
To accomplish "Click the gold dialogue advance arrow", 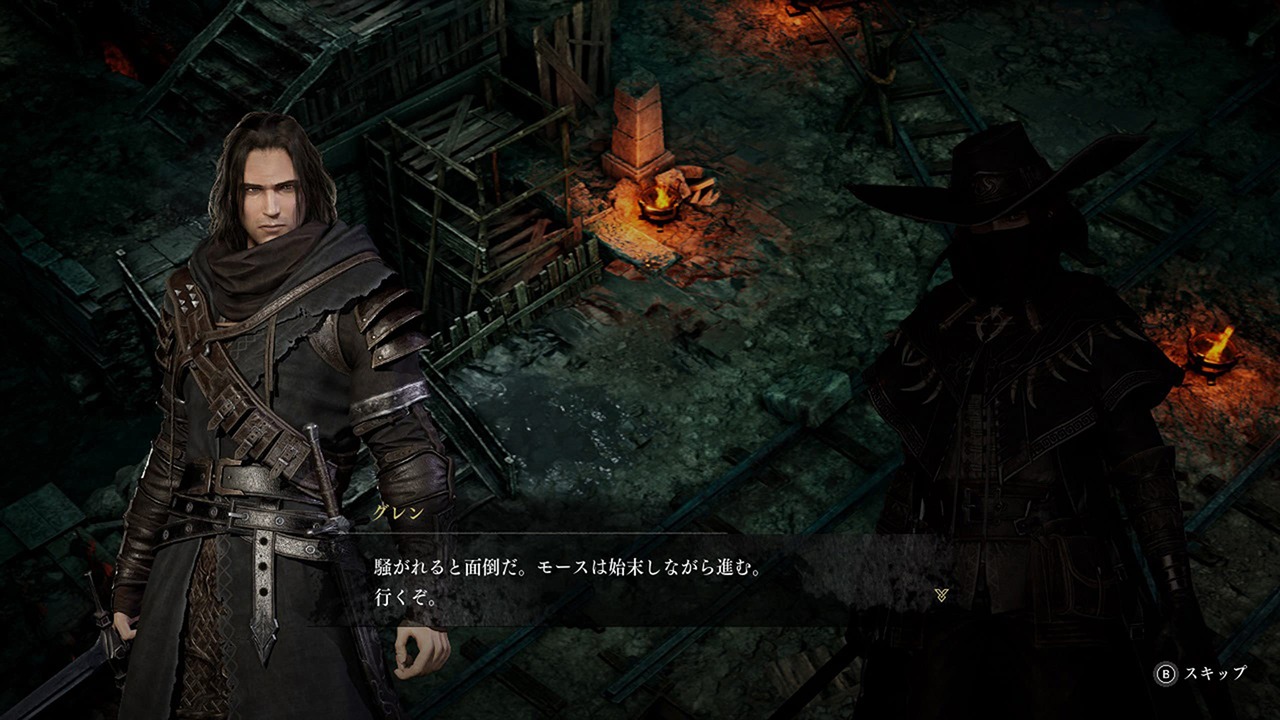I will point(941,595).
